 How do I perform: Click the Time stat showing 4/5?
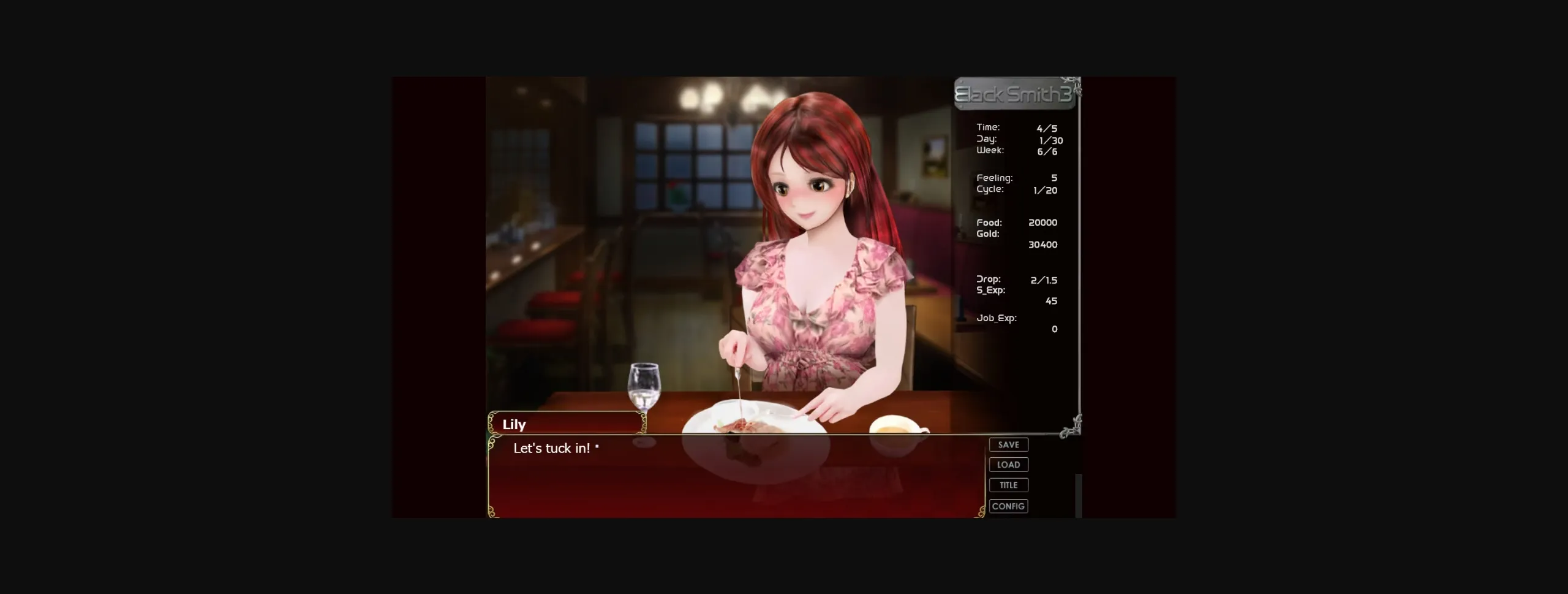tap(1017, 128)
